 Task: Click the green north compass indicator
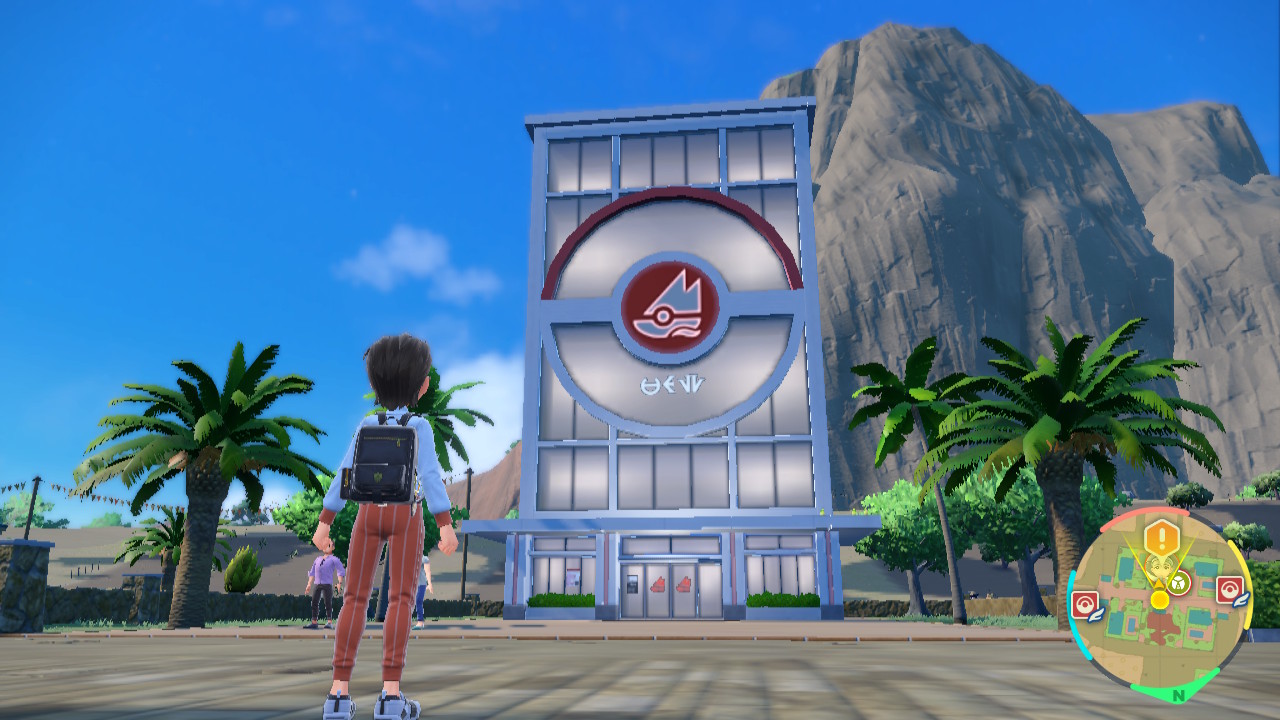1179,694
